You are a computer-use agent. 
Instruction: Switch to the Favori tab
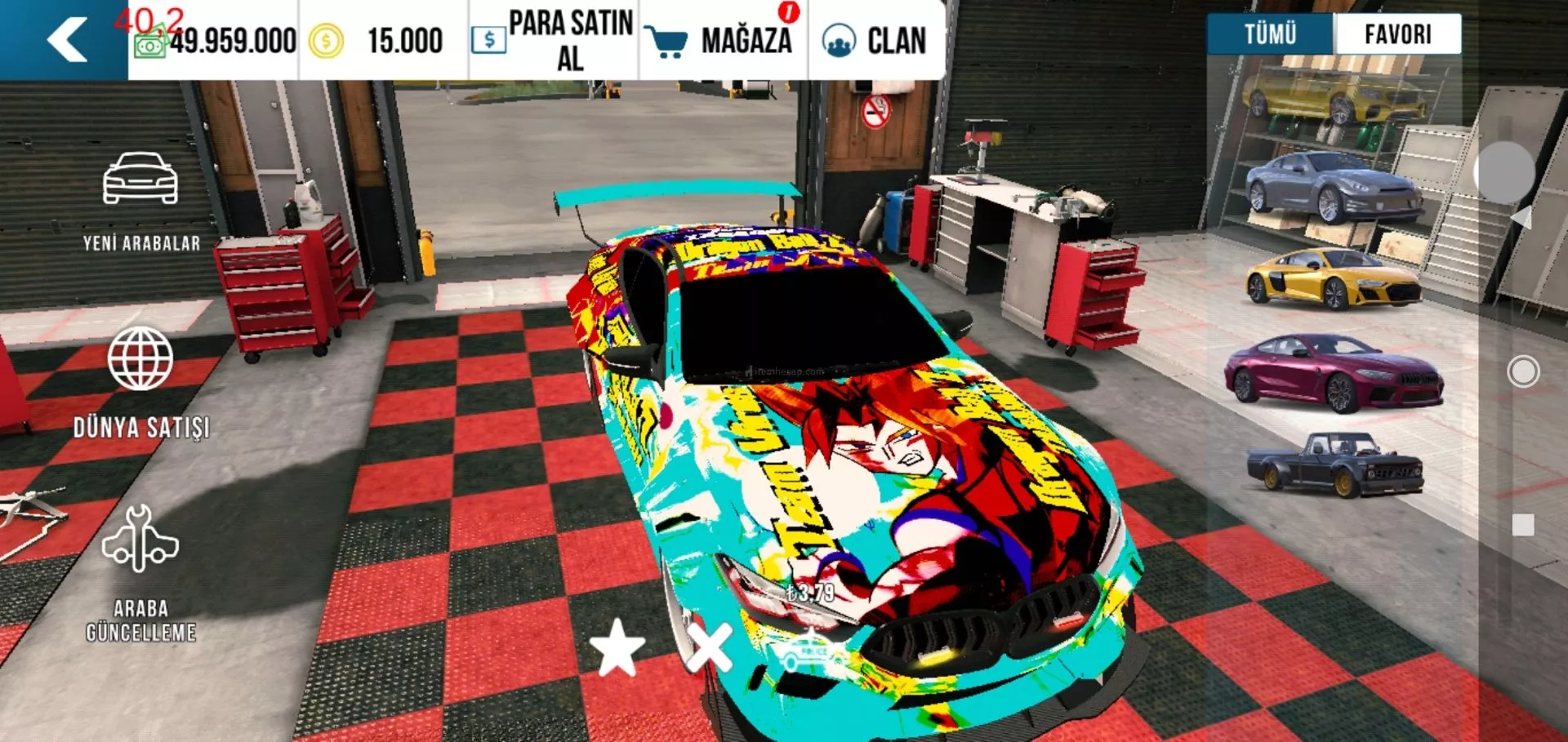click(1397, 34)
